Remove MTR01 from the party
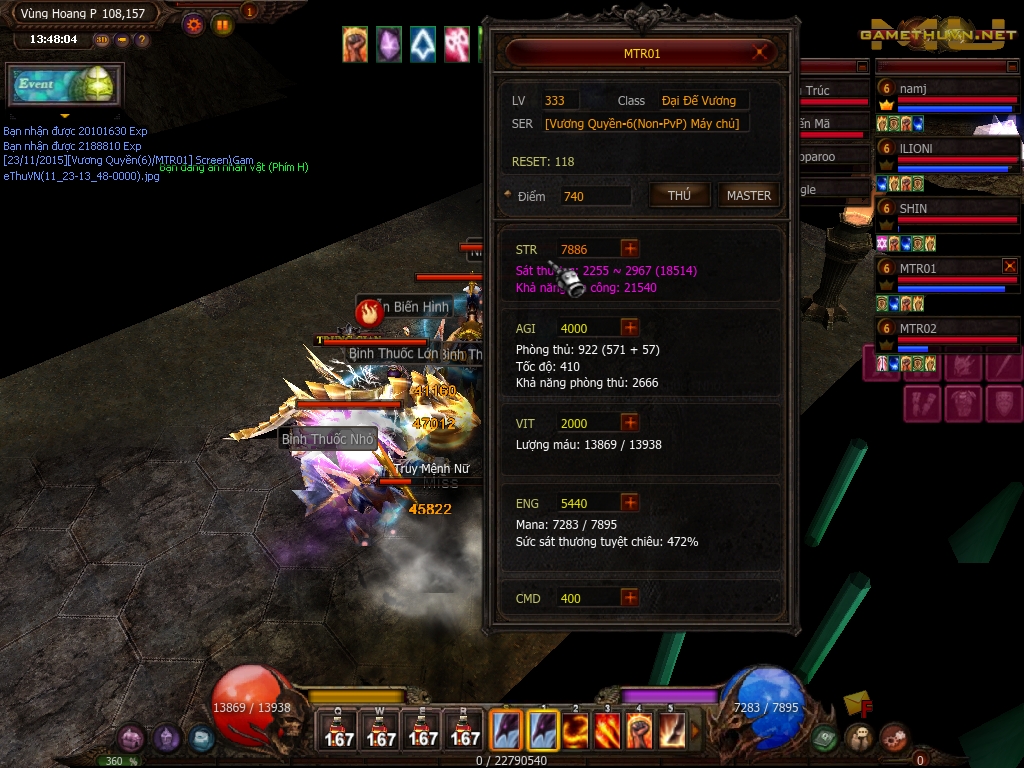The image size is (1024, 768). click(1010, 266)
